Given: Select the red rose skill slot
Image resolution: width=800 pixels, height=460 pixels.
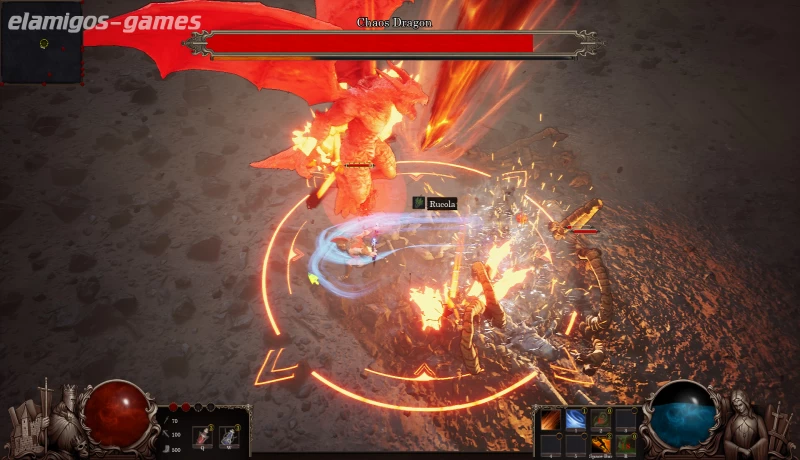Looking at the screenshot, I should pyautogui.click(x=601, y=420).
